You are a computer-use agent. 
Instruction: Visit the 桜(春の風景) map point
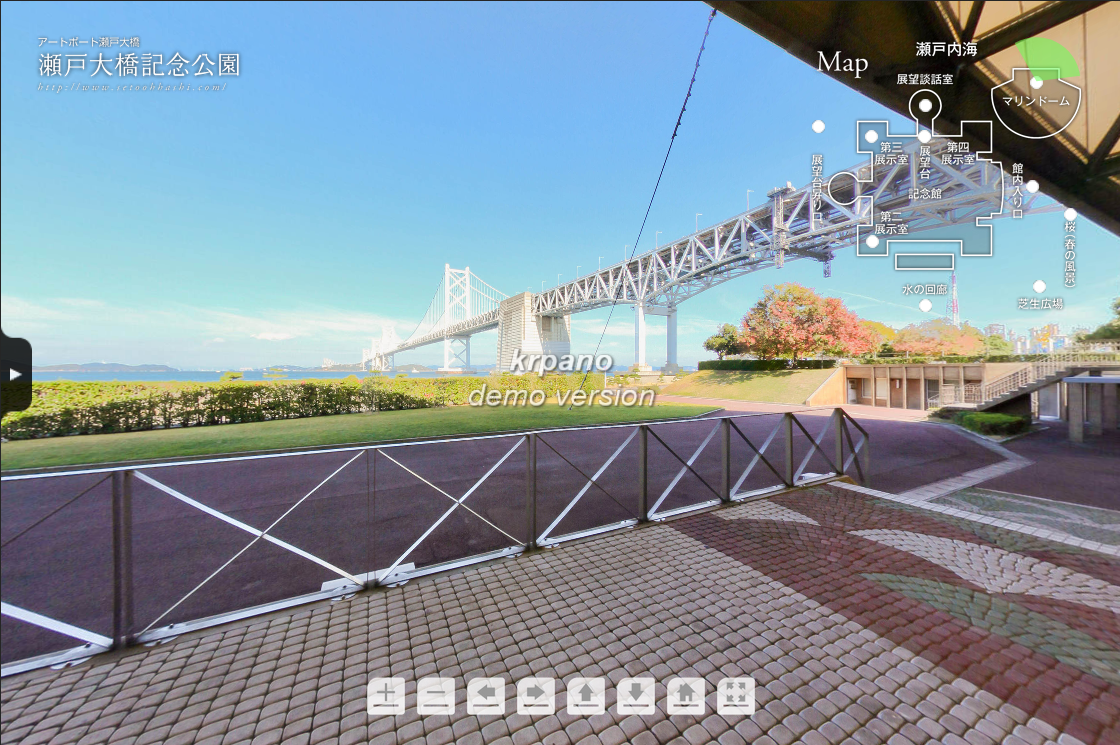[1070, 214]
